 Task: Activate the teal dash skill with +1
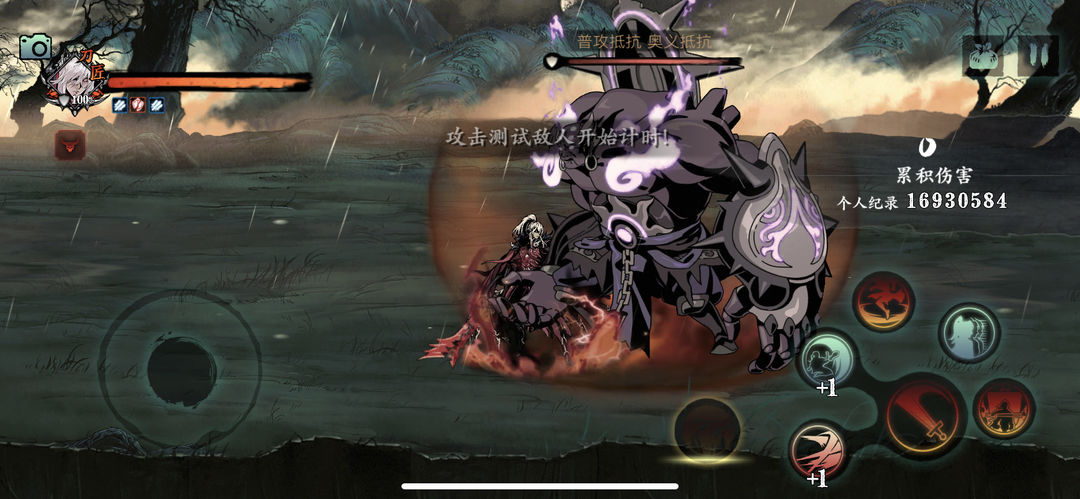click(x=826, y=359)
